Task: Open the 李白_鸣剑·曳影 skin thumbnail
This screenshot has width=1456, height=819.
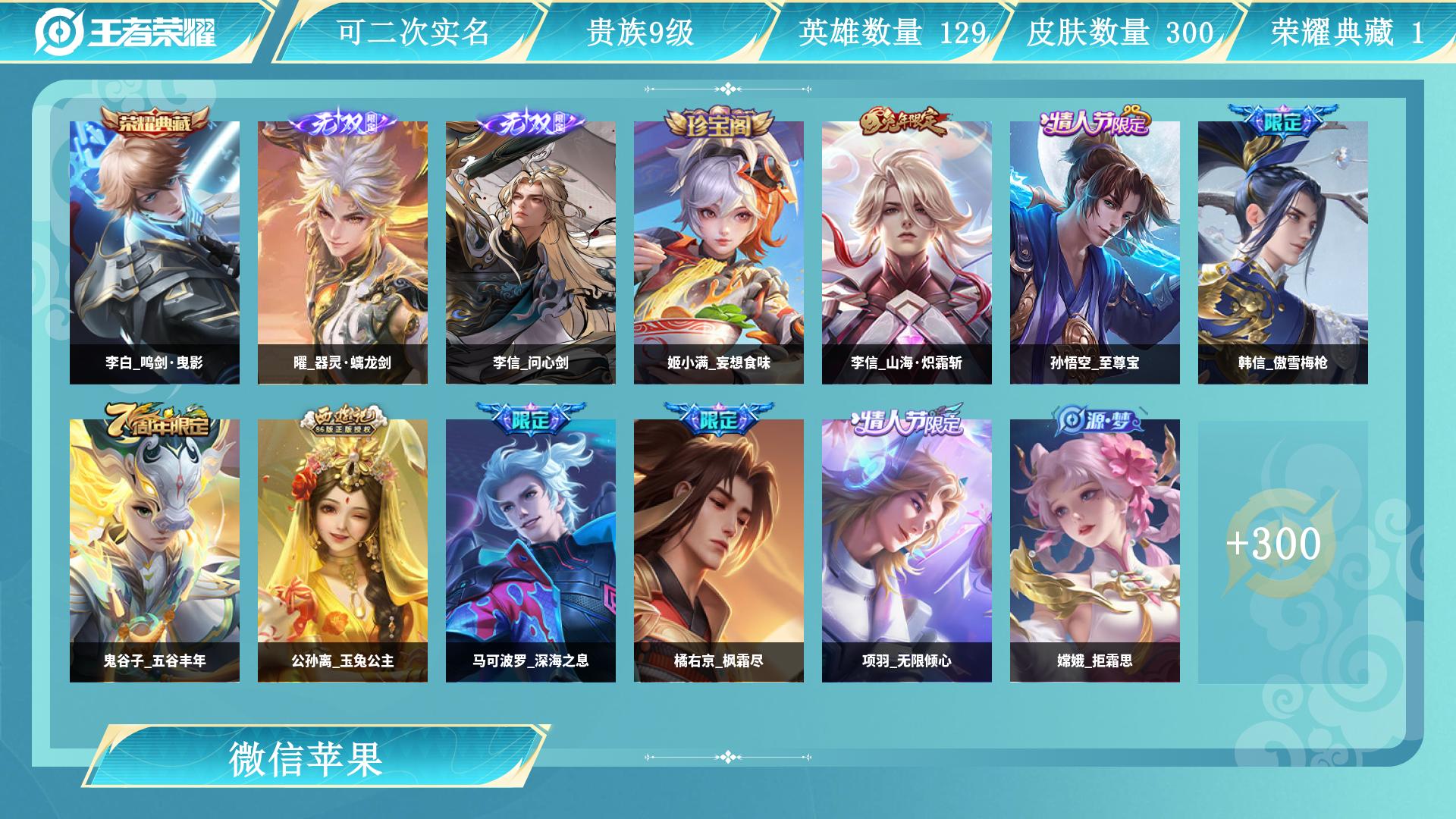Action: point(158,250)
